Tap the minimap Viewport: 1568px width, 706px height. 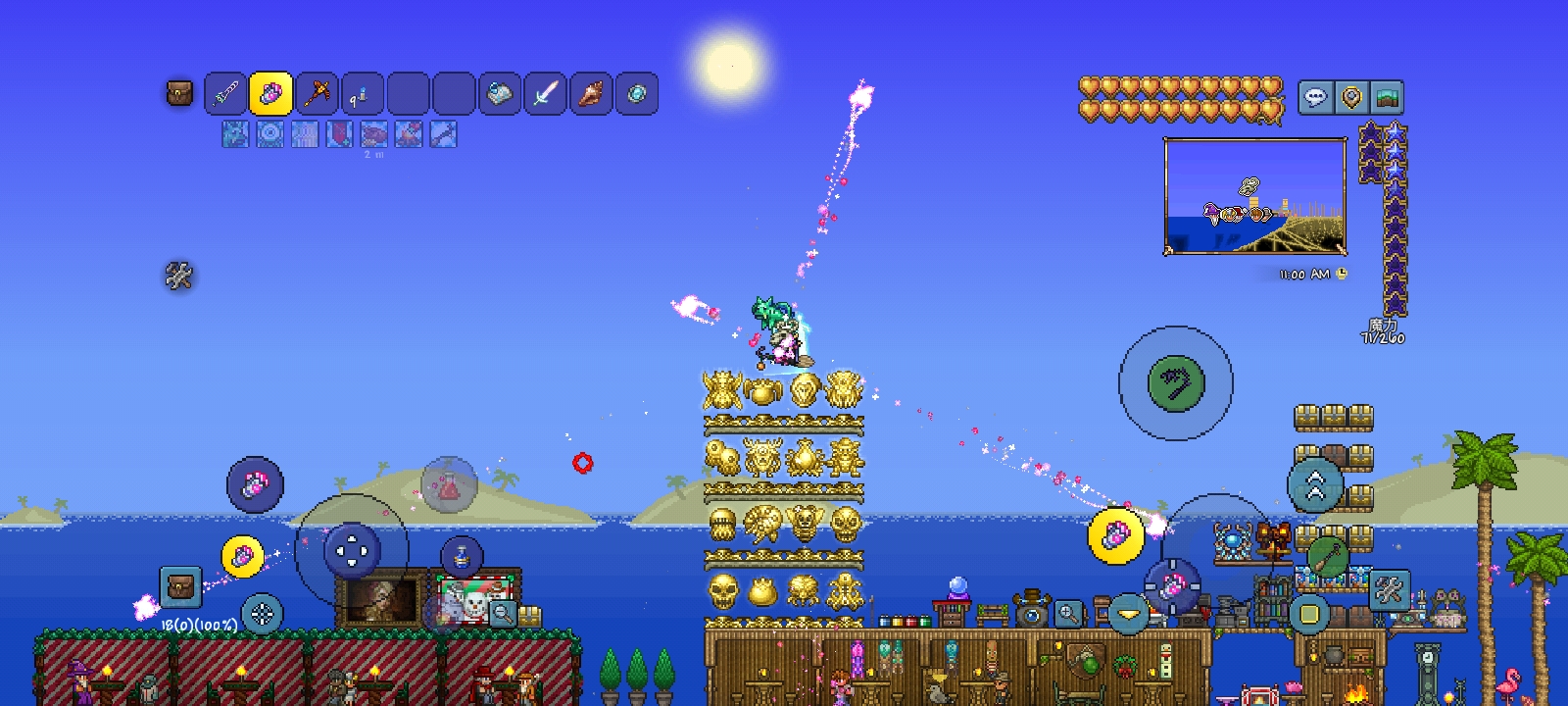click(1254, 196)
